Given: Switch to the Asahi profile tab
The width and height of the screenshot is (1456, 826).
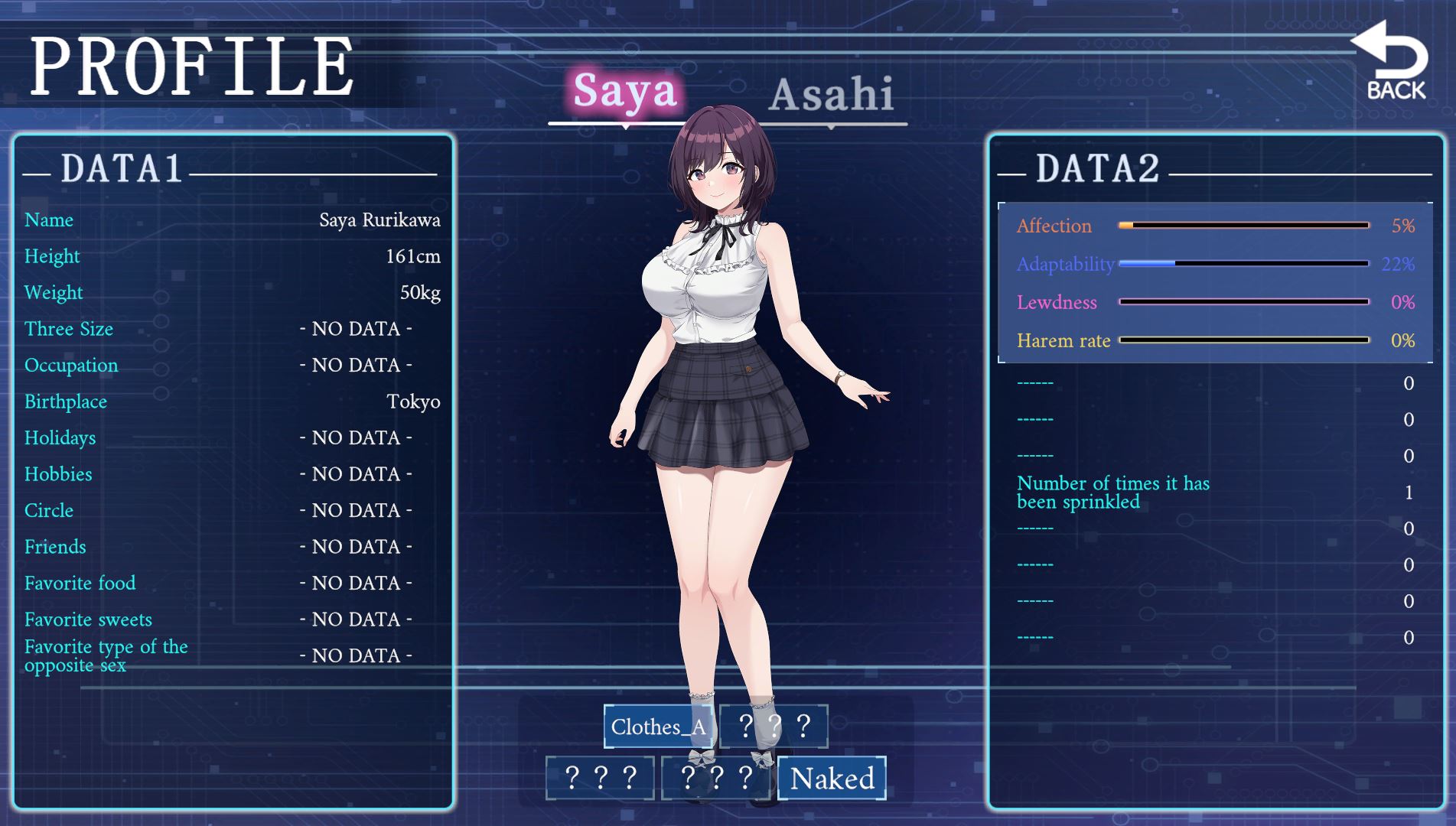Looking at the screenshot, I should (831, 95).
